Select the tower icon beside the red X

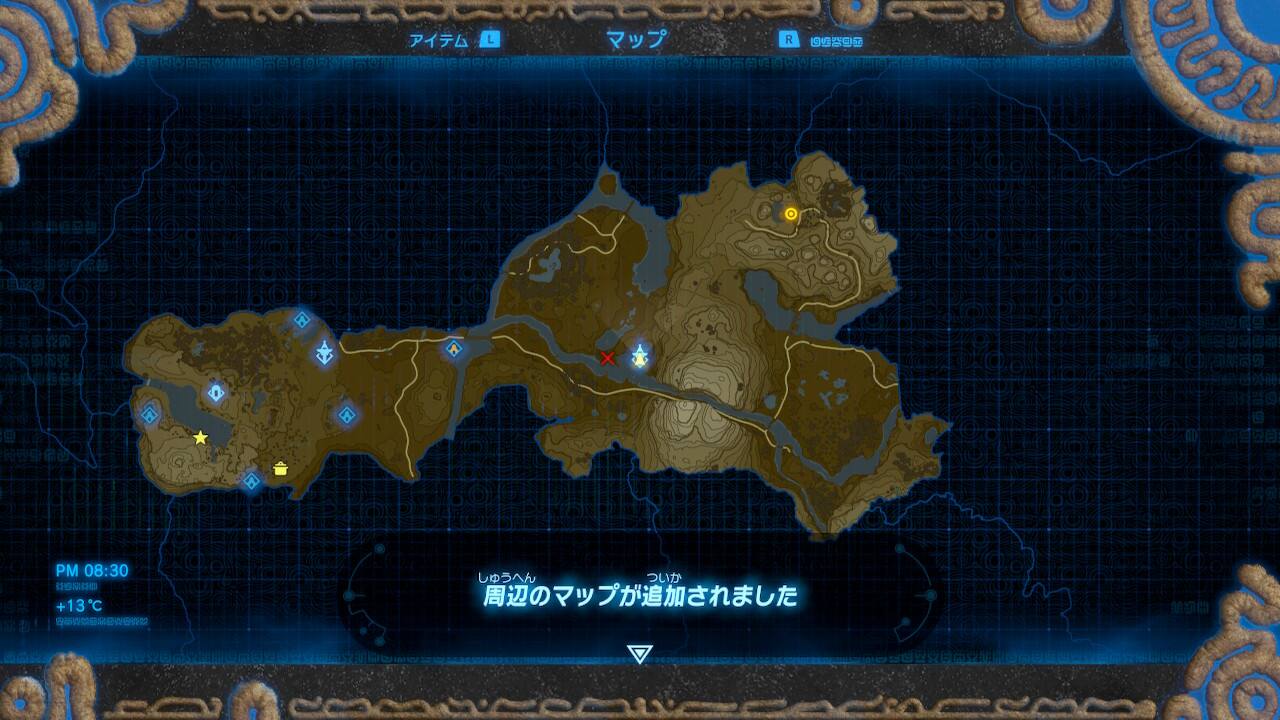(x=639, y=354)
